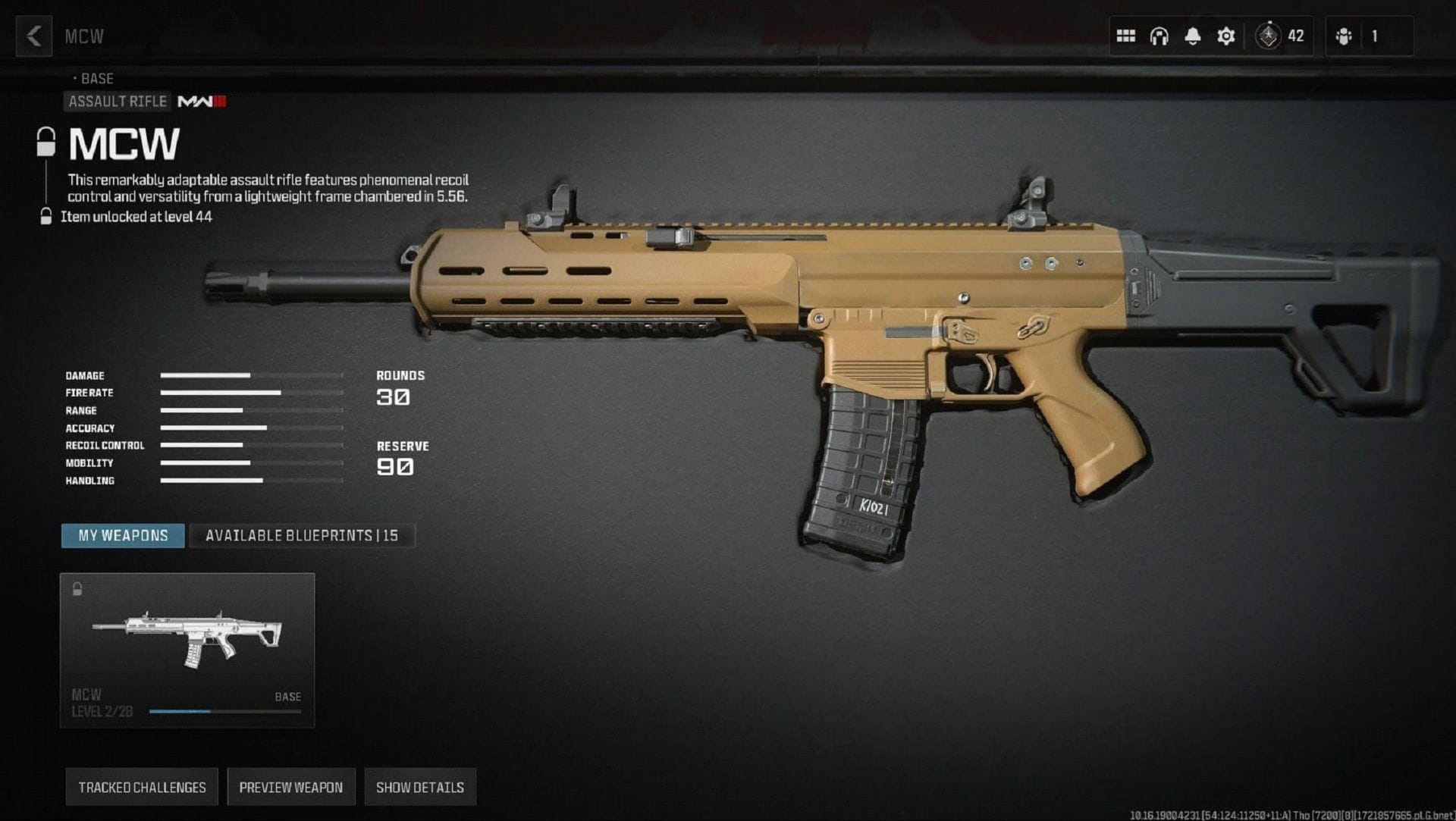The width and height of the screenshot is (1456, 821).
Task: Switch to the Available Blueprints tab
Action: pyautogui.click(x=303, y=535)
